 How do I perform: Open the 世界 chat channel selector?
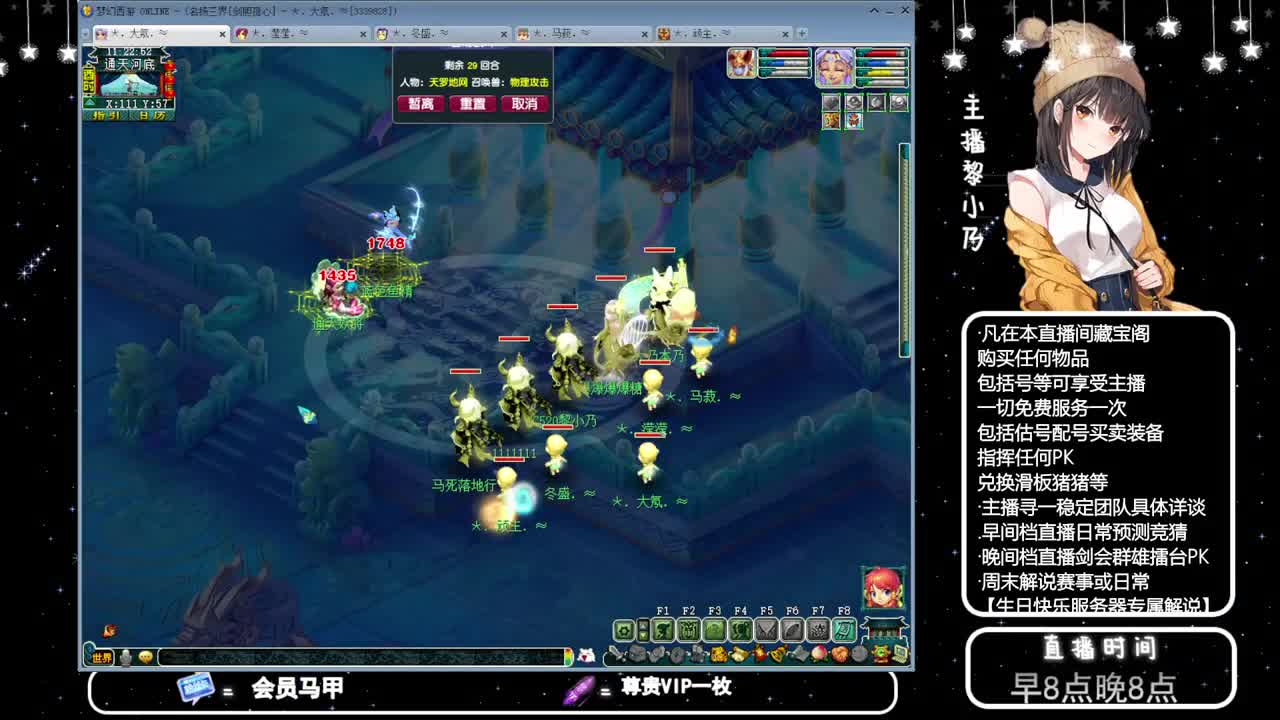tap(100, 658)
